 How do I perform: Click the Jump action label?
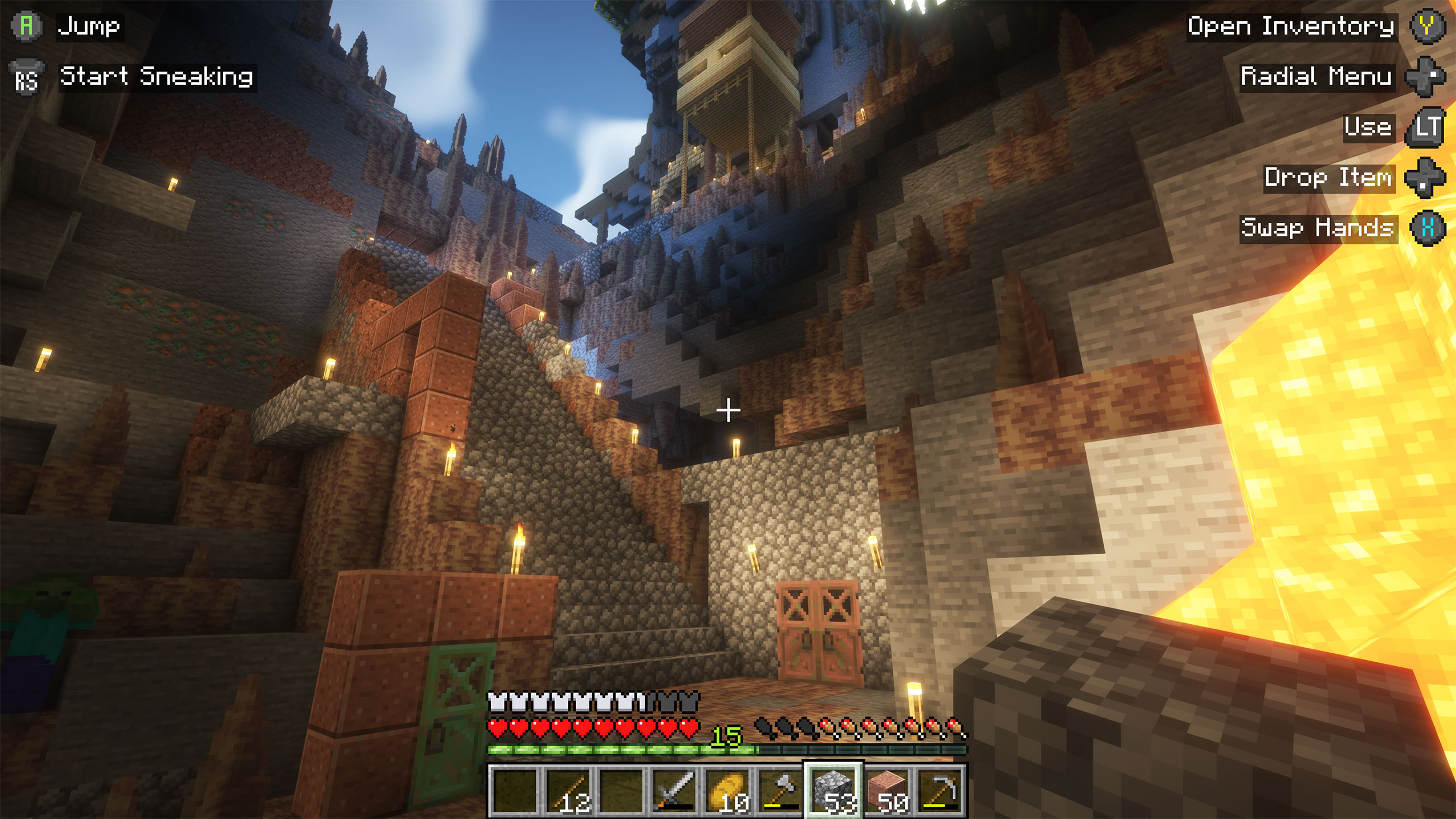pyautogui.click(x=90, y=25)
